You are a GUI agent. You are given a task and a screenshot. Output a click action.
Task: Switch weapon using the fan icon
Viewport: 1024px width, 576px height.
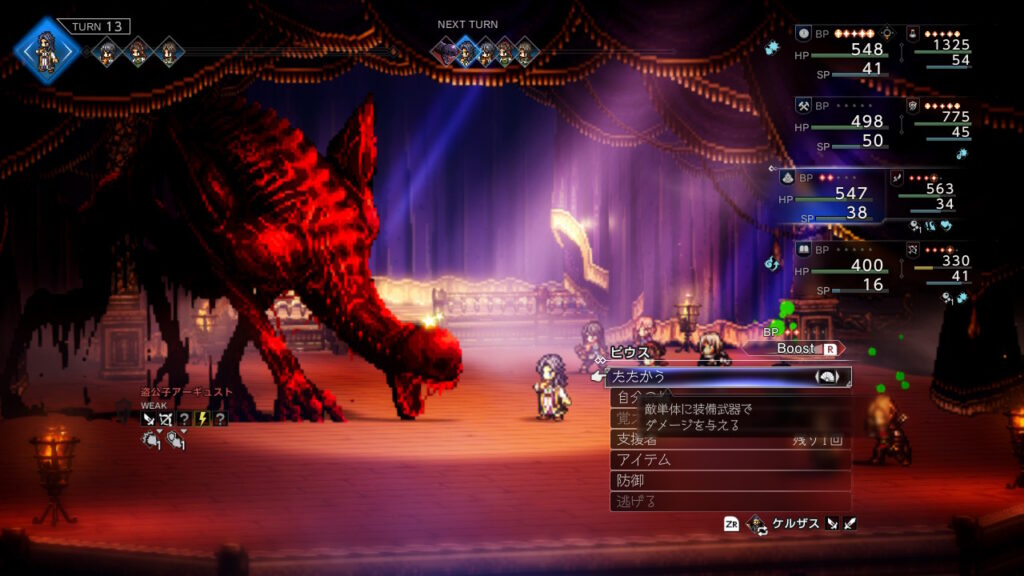[x=826, y=376]
